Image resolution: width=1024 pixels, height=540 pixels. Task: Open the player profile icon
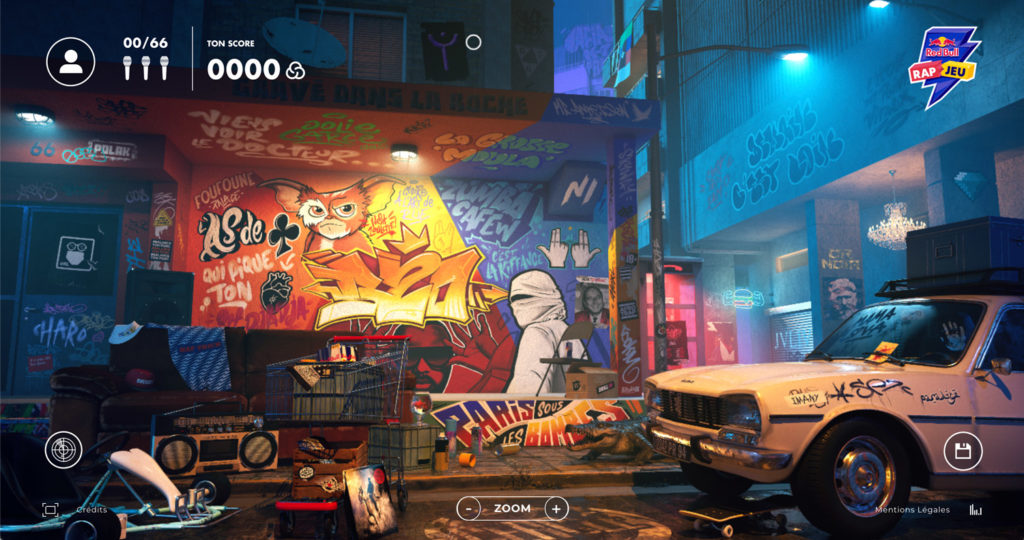pos(71,61)
